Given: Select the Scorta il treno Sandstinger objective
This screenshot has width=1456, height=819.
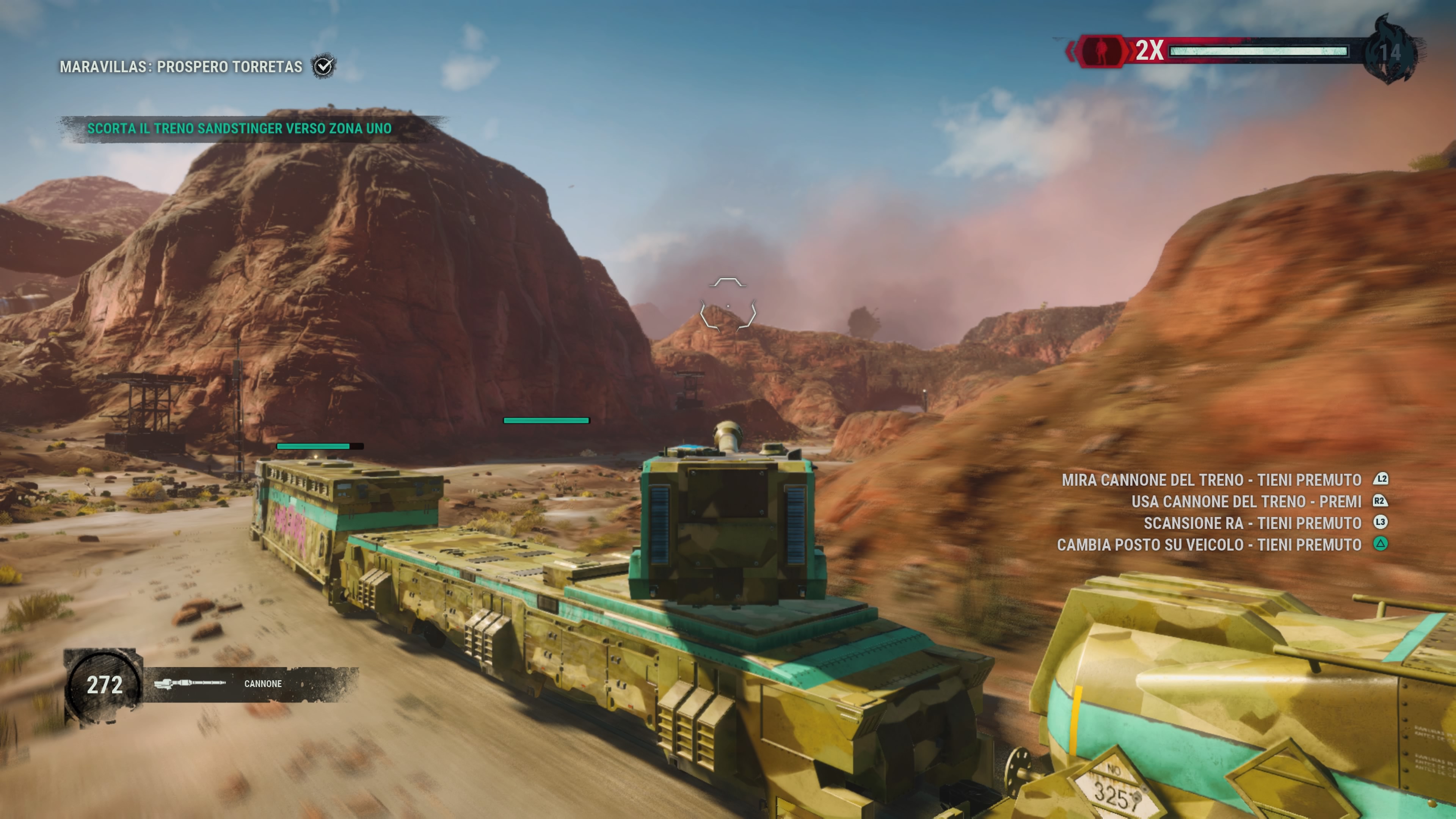Looking at the screenshot, I should (239, 128).
